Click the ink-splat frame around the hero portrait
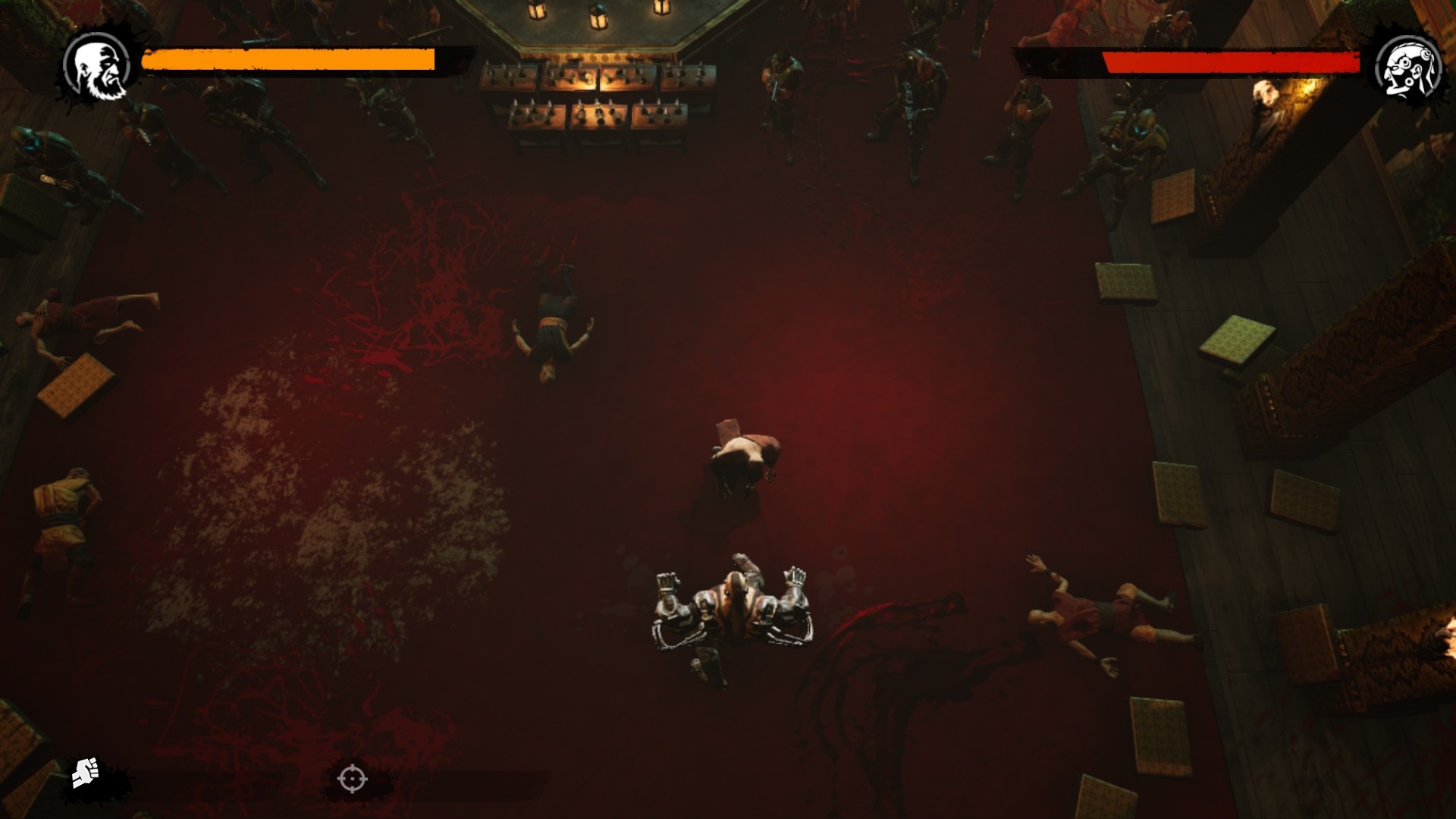 pyautogui.click(x=68, y=99)
